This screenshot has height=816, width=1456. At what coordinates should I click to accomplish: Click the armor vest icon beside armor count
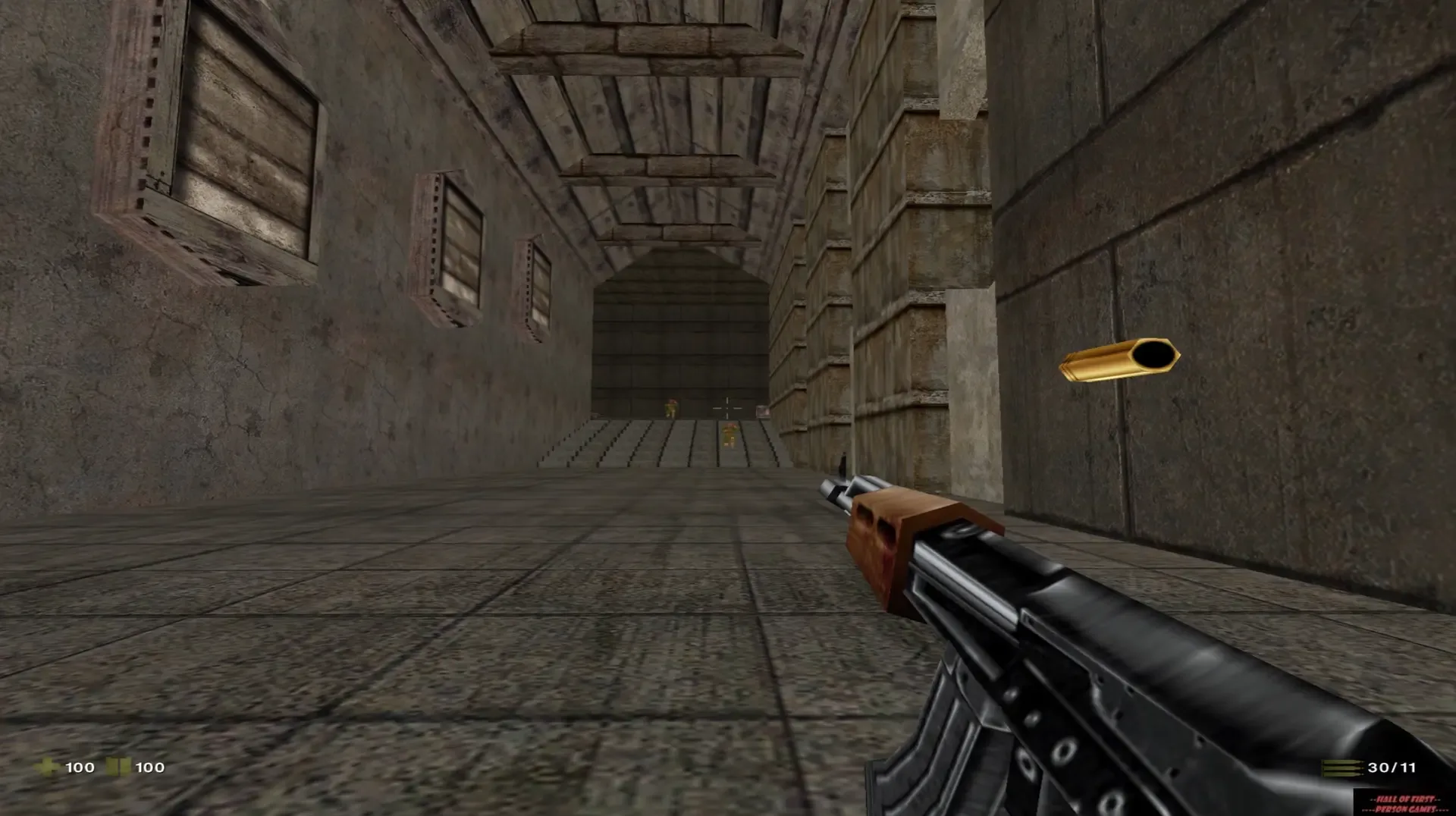point(118,767)
